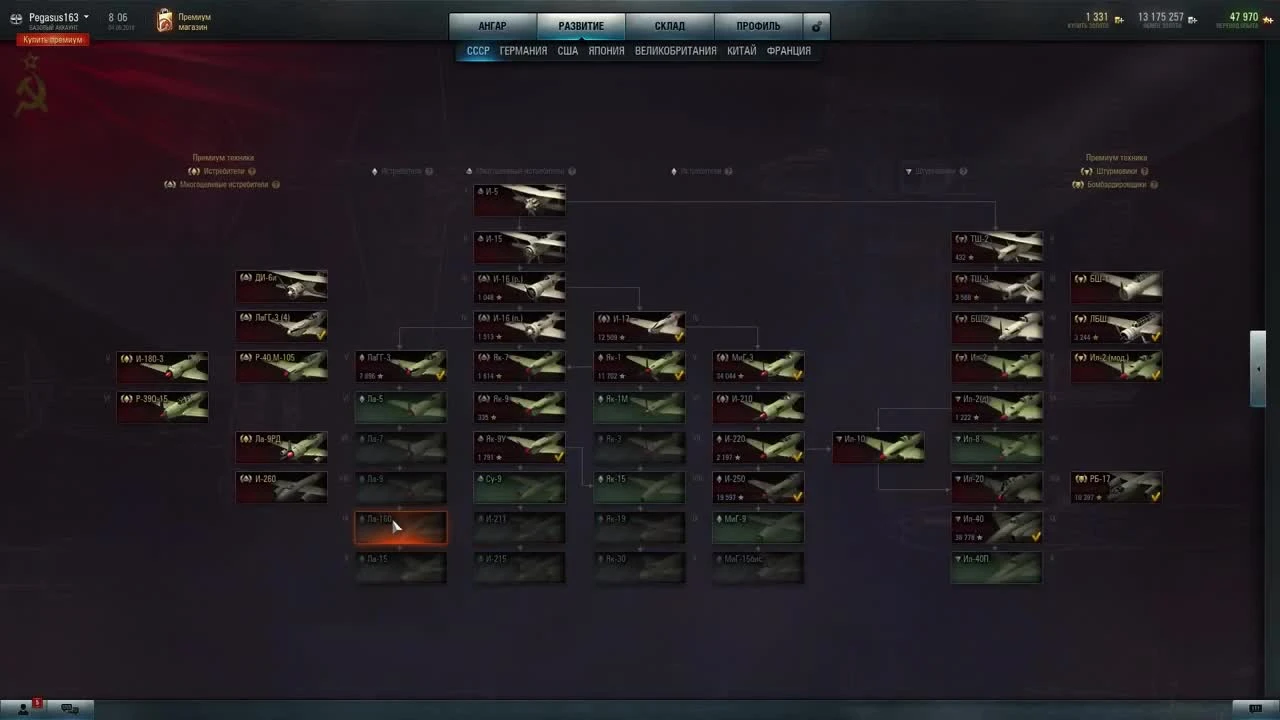Select the Истребители class icon above the tree
Viewport: 1280px width, 720px height.
(x=375, y=170)
